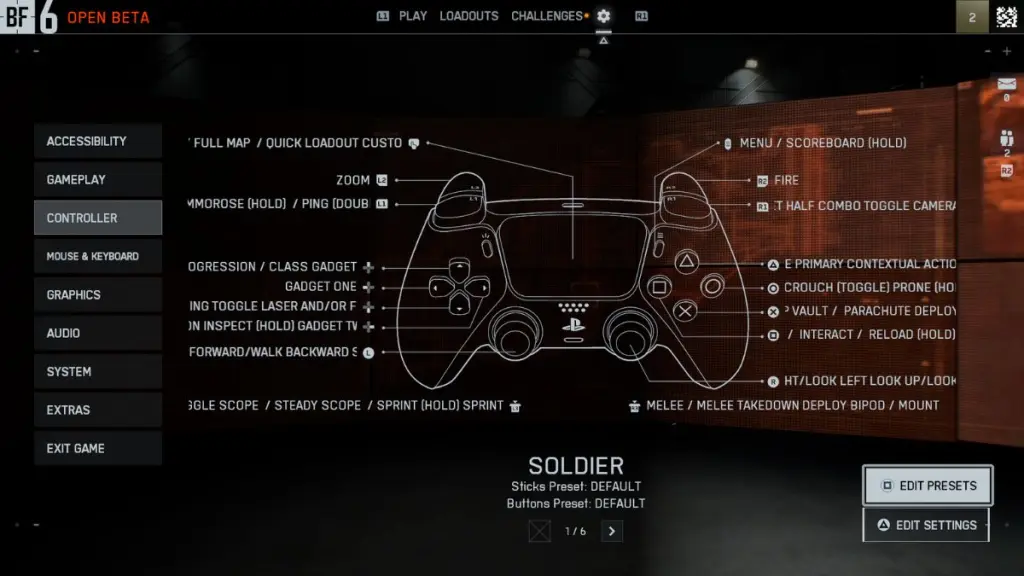Screen dimensions: 1024x576
Task: Select the Gameplay settings category
Action: pos(97,180)
